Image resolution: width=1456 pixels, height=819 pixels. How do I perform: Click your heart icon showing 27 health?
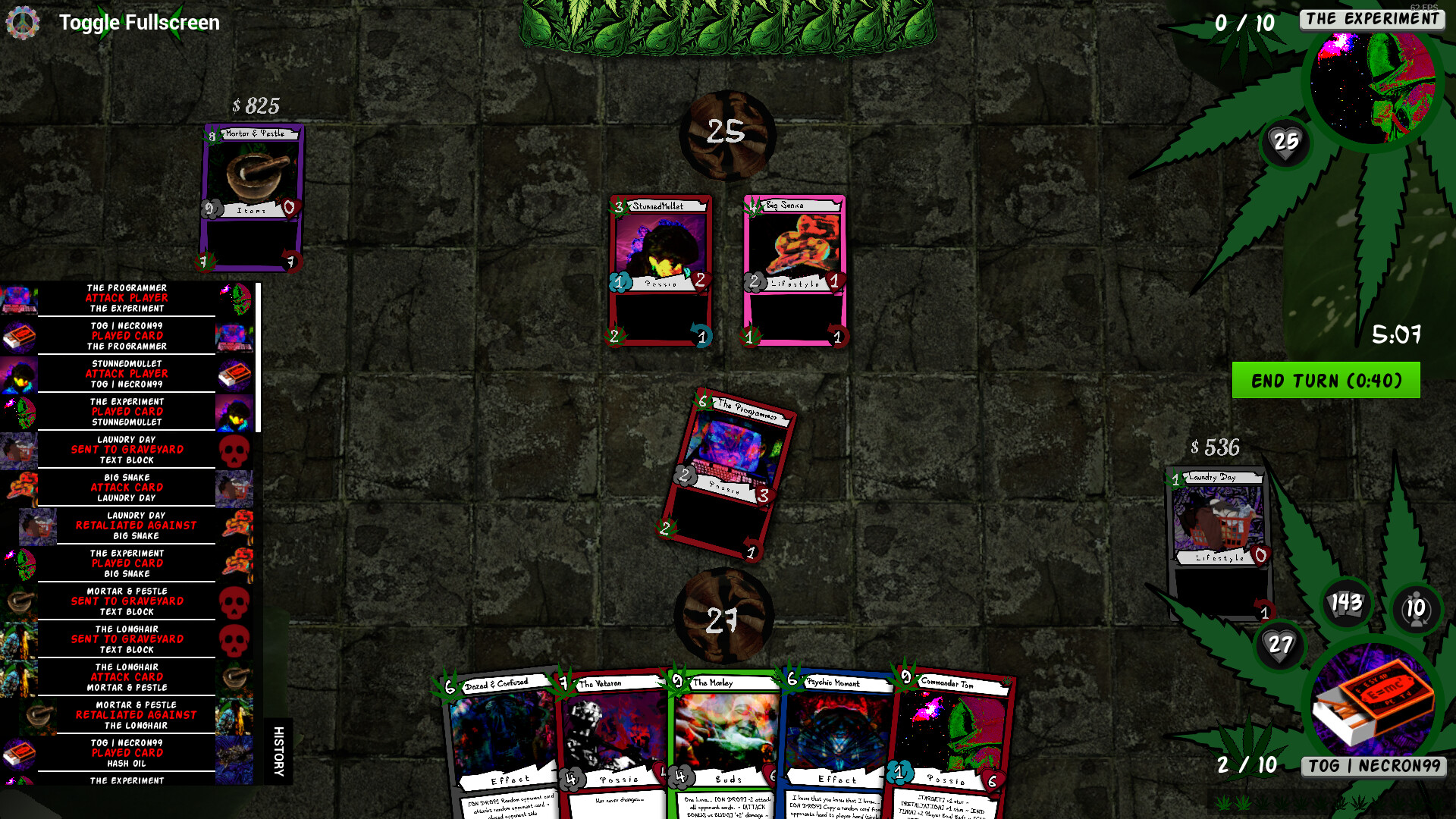(x=1280, y=646)
